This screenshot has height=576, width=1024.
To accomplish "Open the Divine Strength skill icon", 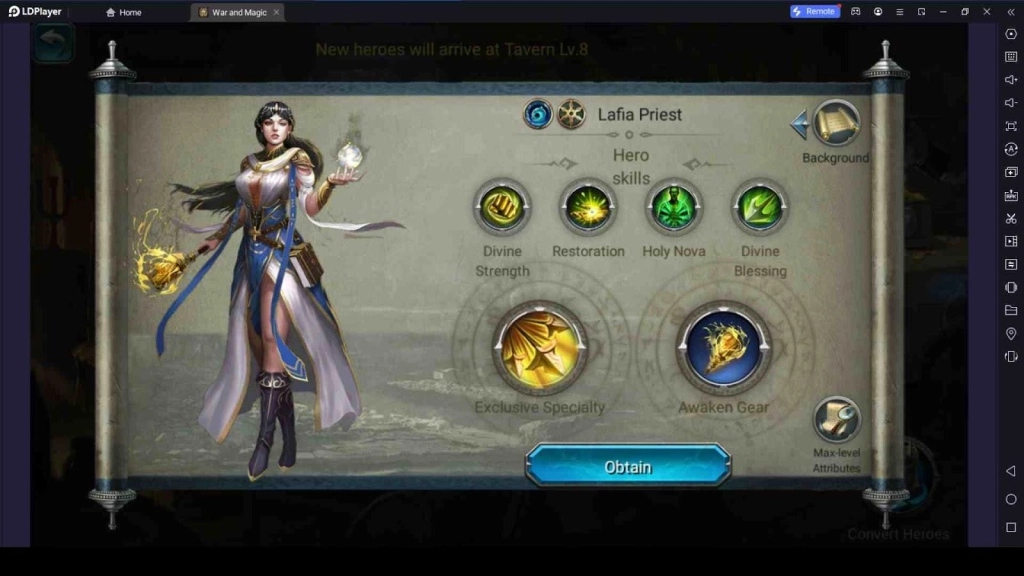I will coord(502,207).
